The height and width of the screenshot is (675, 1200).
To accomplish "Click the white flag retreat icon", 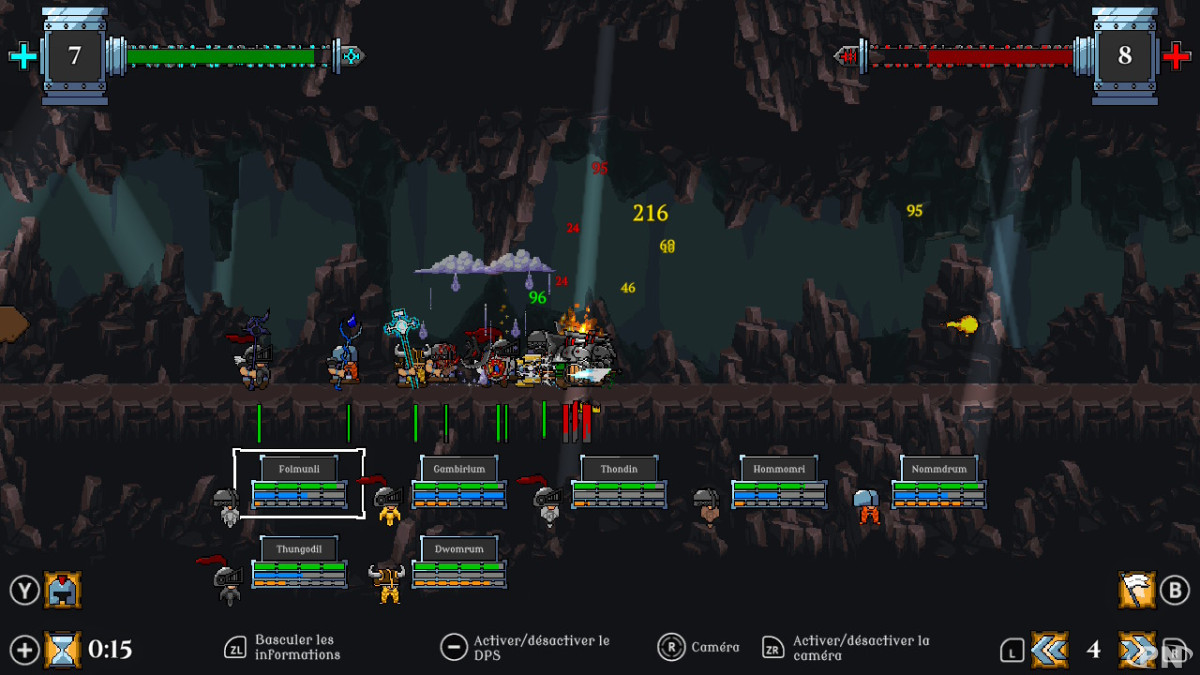I will pos(1136,590).
